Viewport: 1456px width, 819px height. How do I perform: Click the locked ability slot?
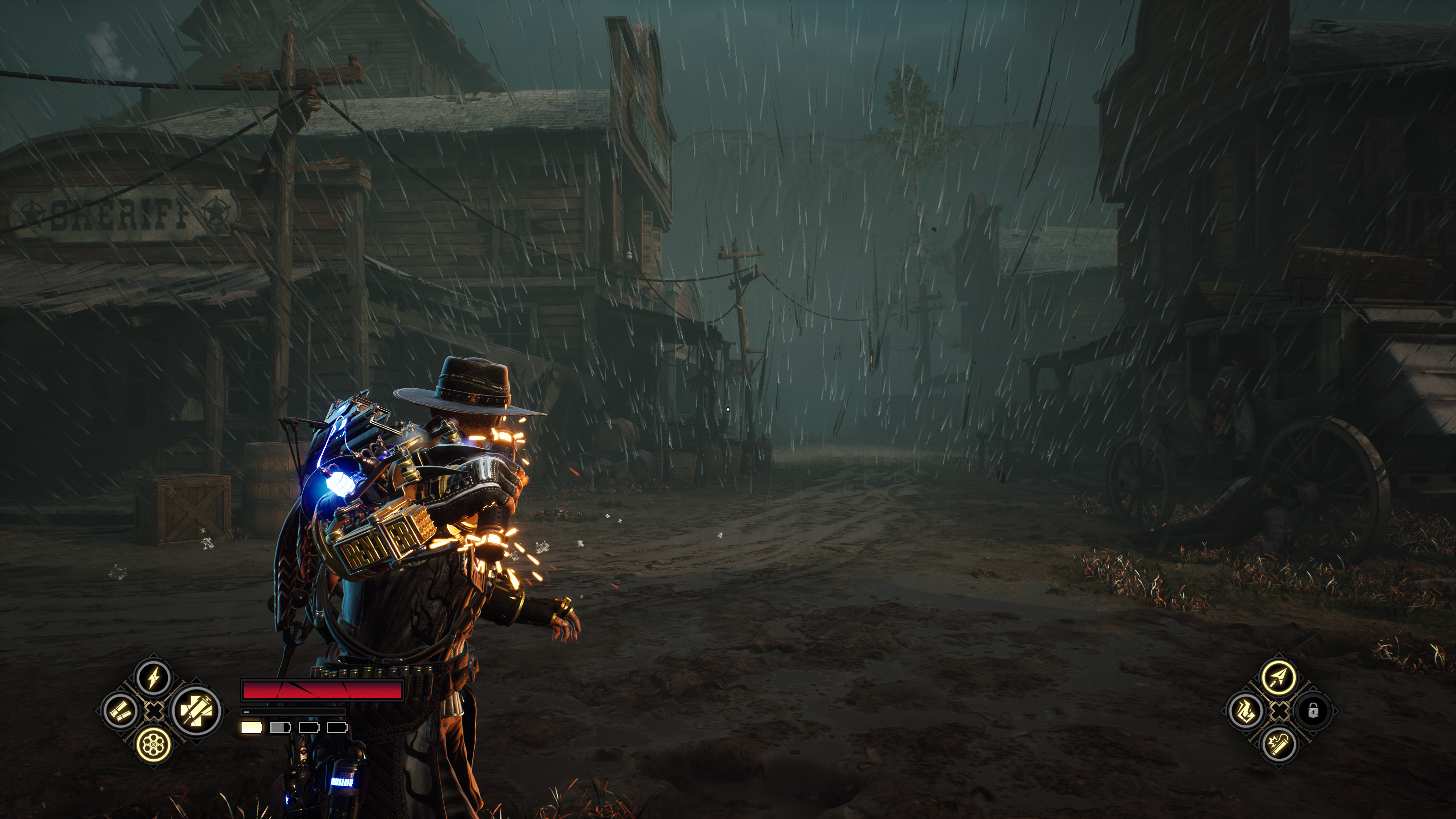(x=1313, y=711)
